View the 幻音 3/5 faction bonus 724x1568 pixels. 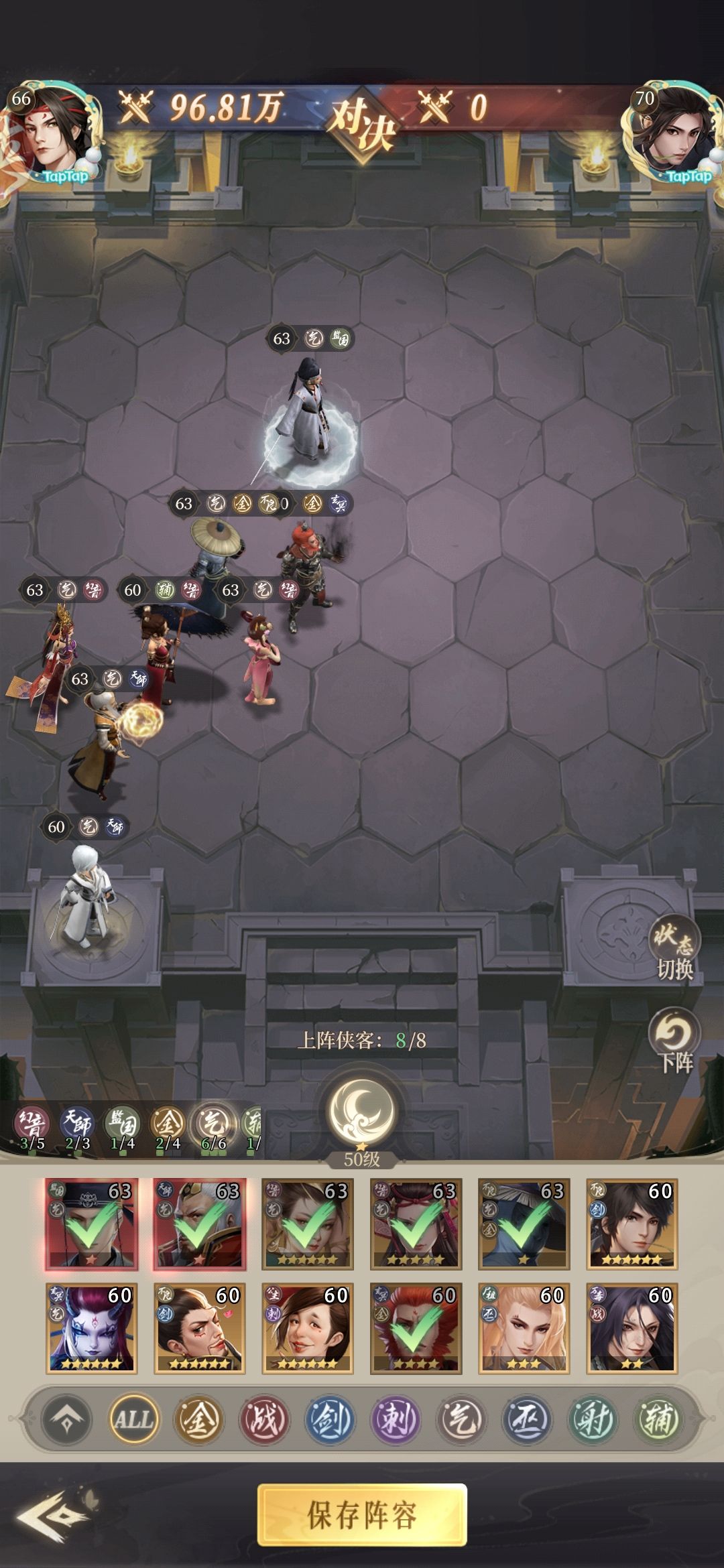(32, 1127)
